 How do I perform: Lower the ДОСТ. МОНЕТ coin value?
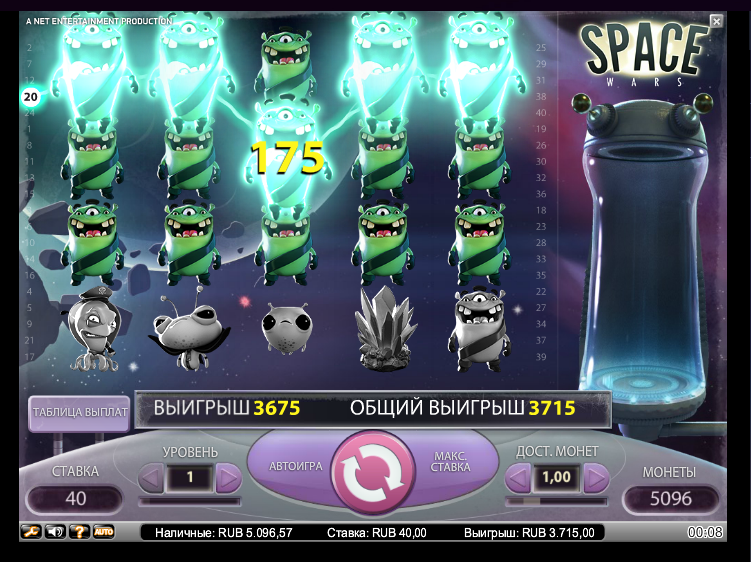pyautogui.click(x=518, y=478)
